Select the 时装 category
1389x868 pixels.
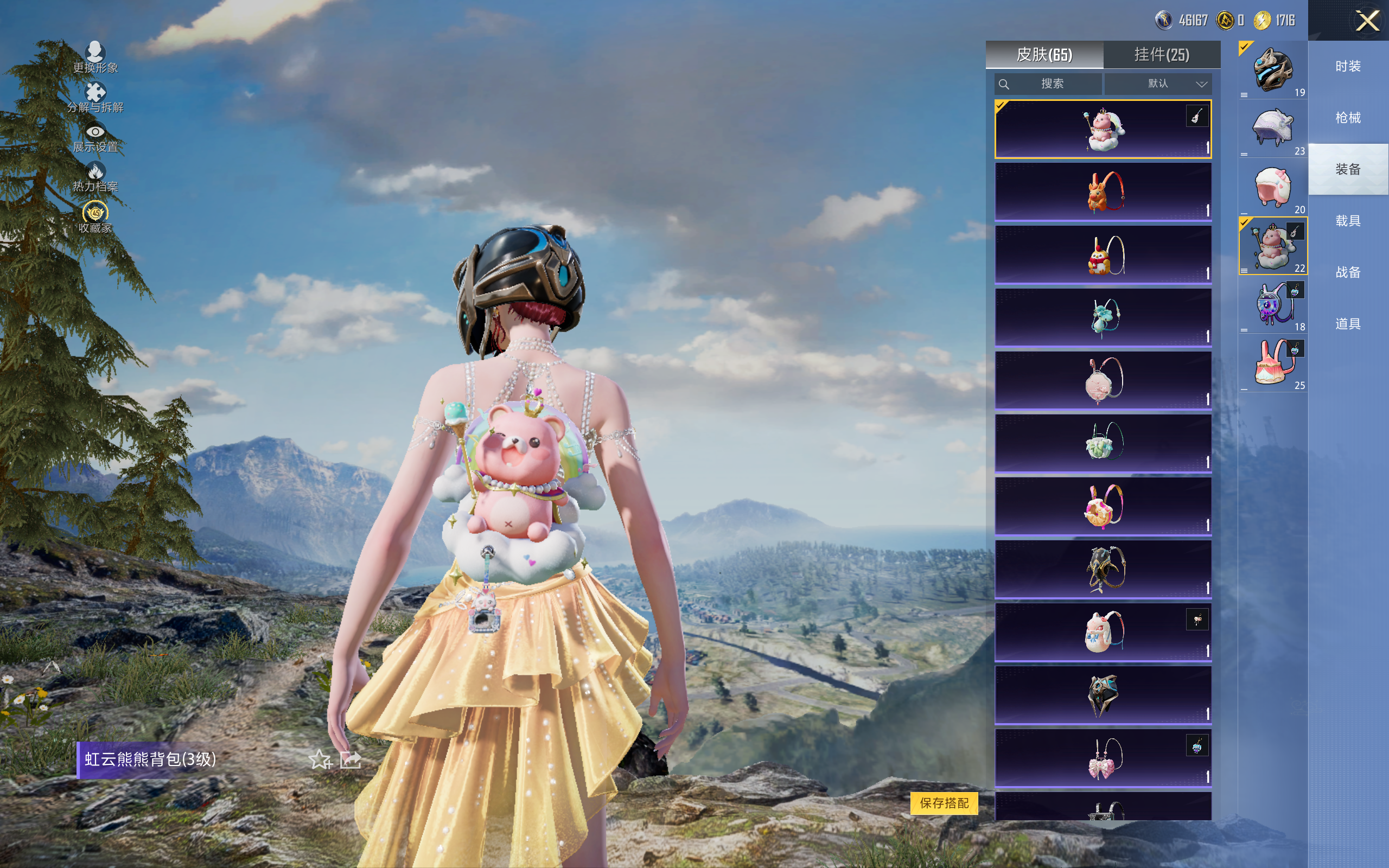tap(1348, 67)
